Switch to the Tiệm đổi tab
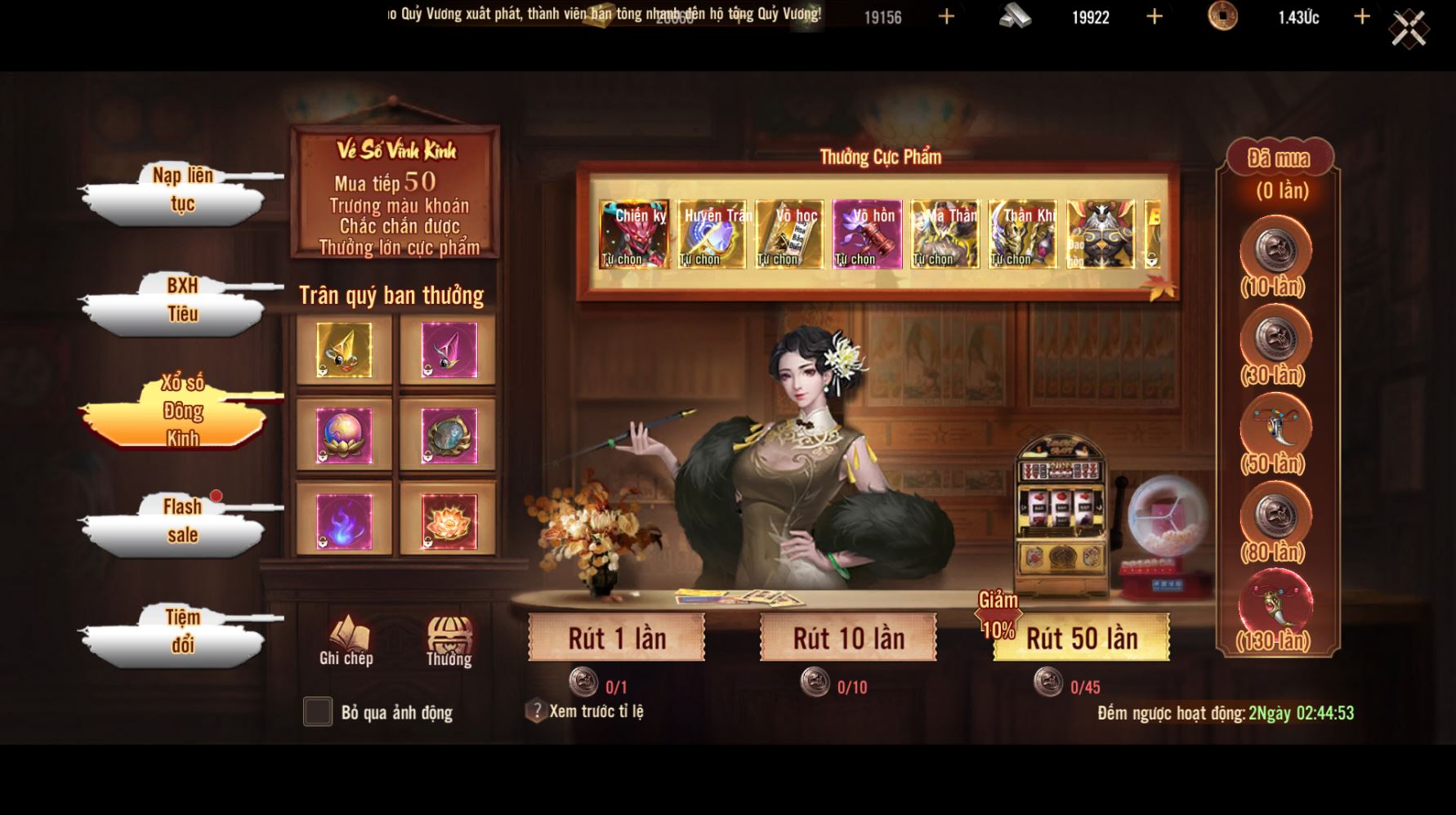 tap(181, 631)
